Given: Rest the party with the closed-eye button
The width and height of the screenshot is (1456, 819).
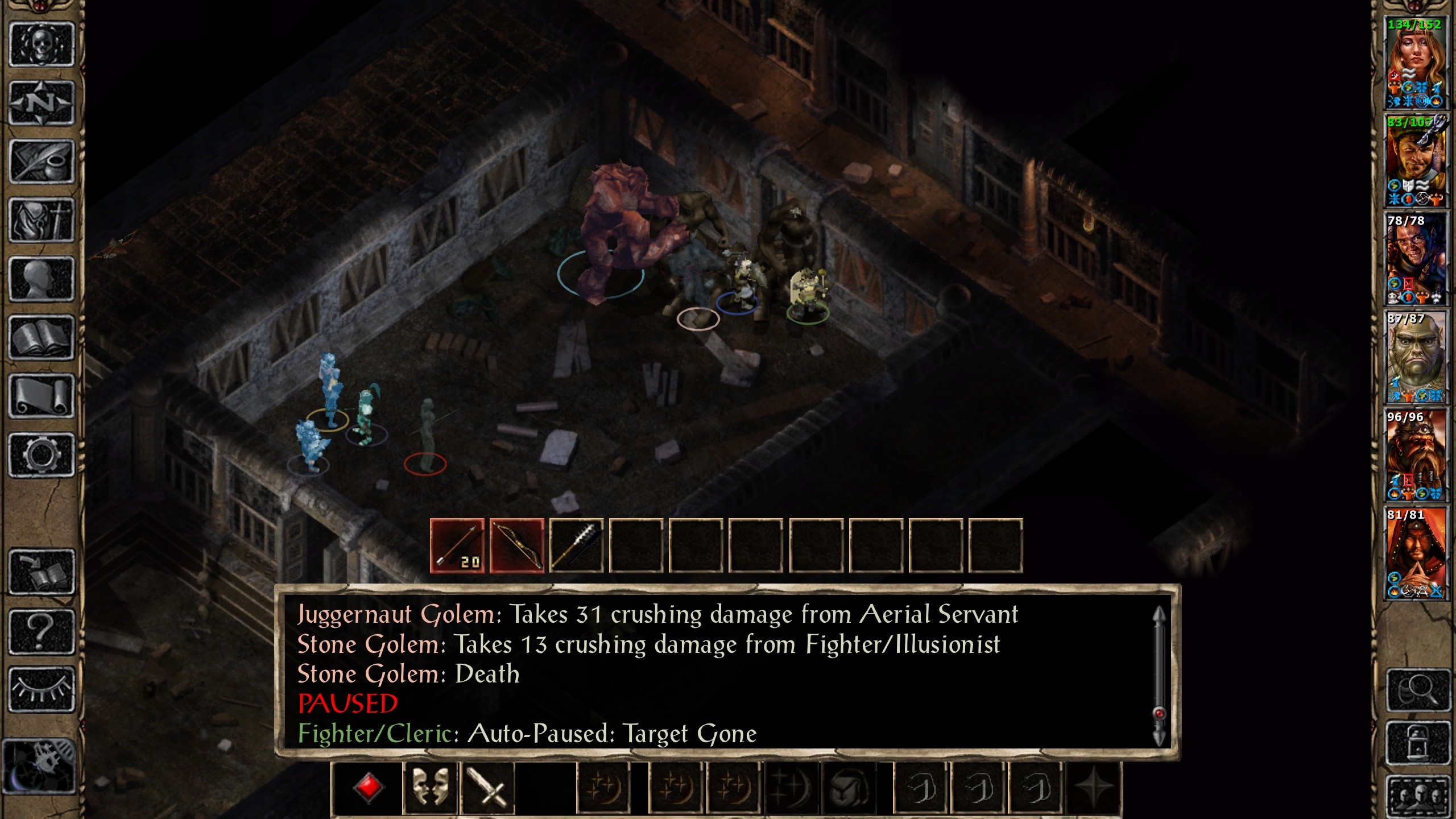Looking at the screenshot, I should pos(42,690).
